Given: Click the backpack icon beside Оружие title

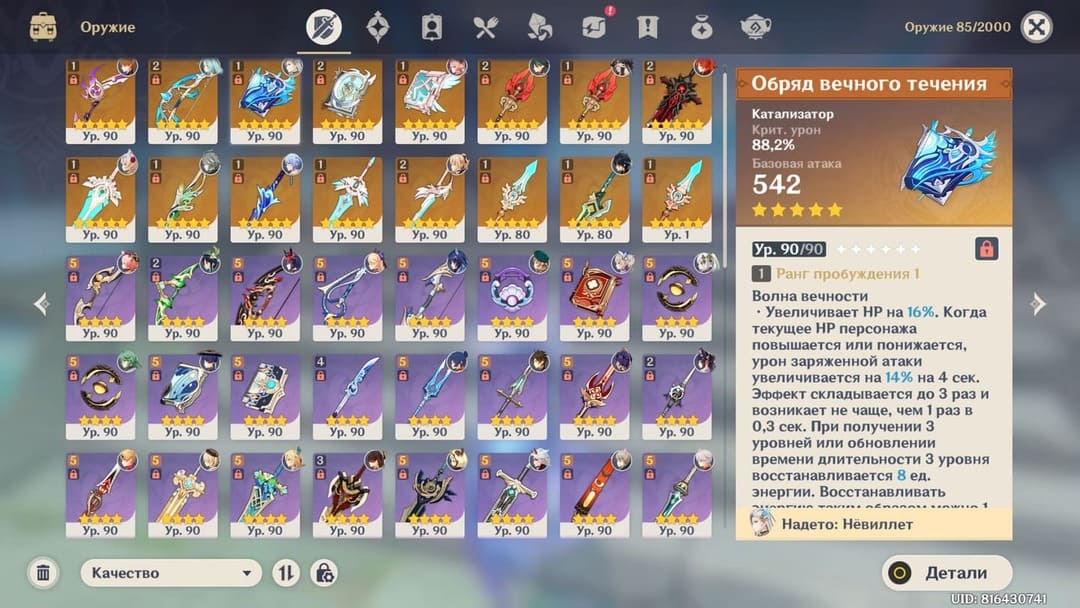Looking at the screenshot, I should (43, 27).
